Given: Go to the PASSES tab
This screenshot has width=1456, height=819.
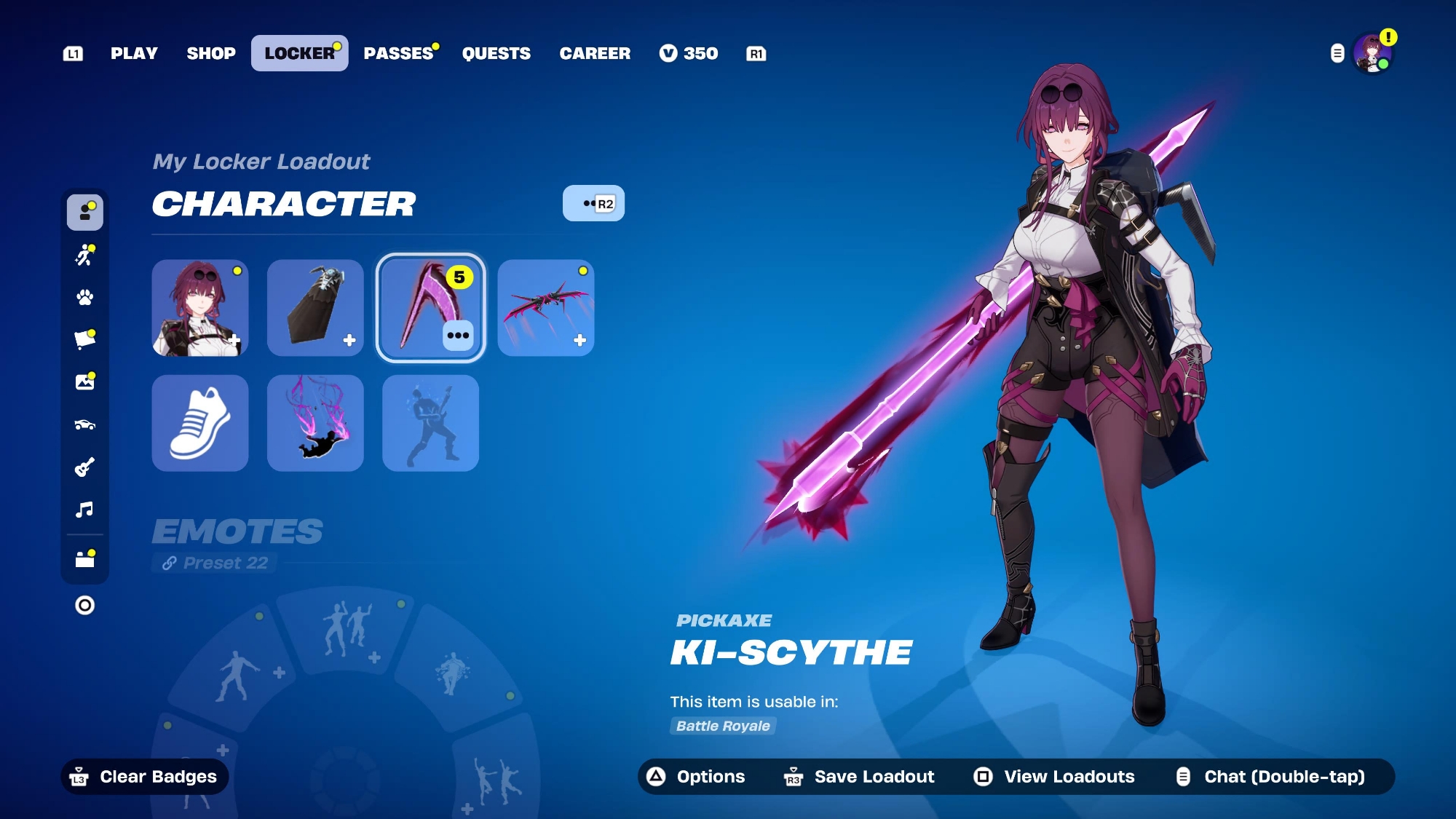Looking at the screenshot, I should click(x=398, y=53).
